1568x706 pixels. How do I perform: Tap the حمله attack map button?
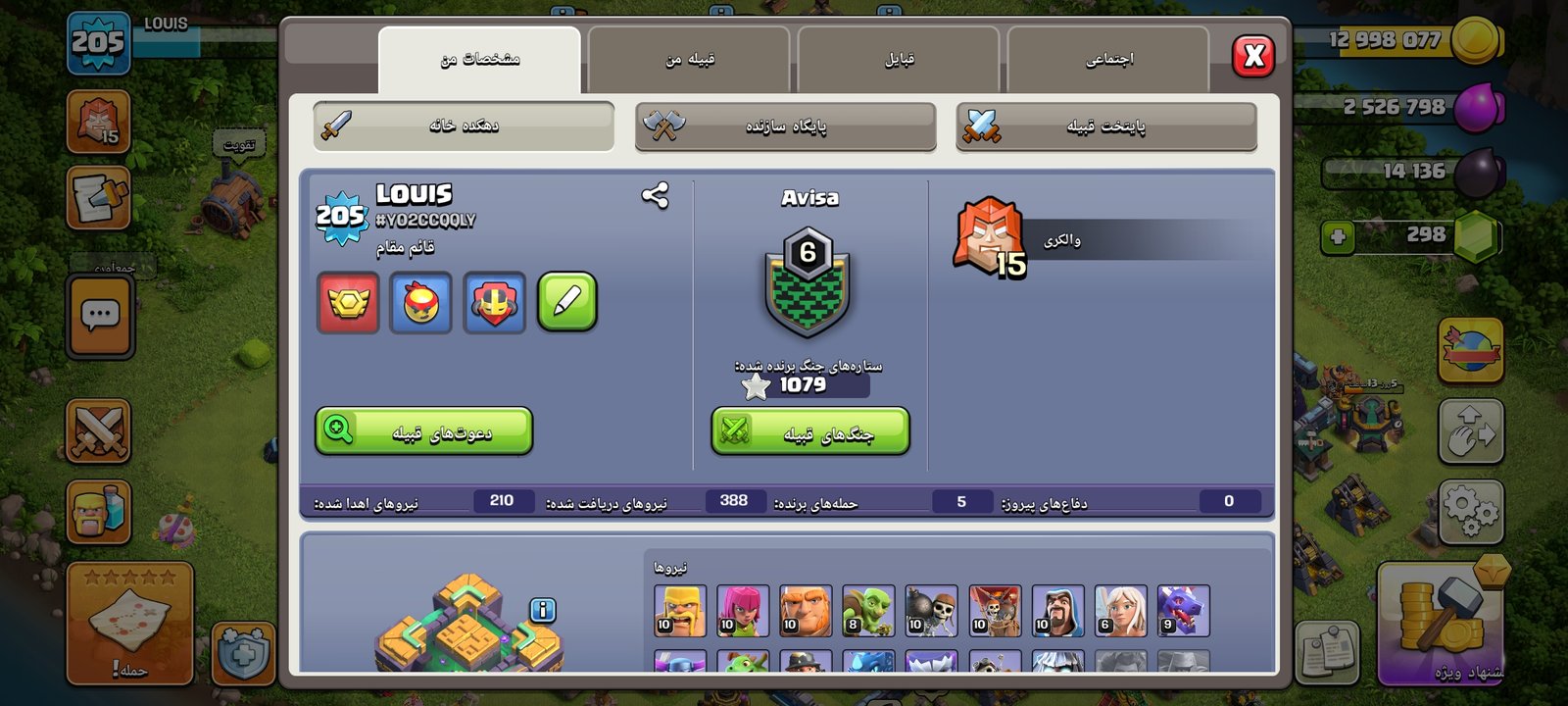tap(129, 624)
